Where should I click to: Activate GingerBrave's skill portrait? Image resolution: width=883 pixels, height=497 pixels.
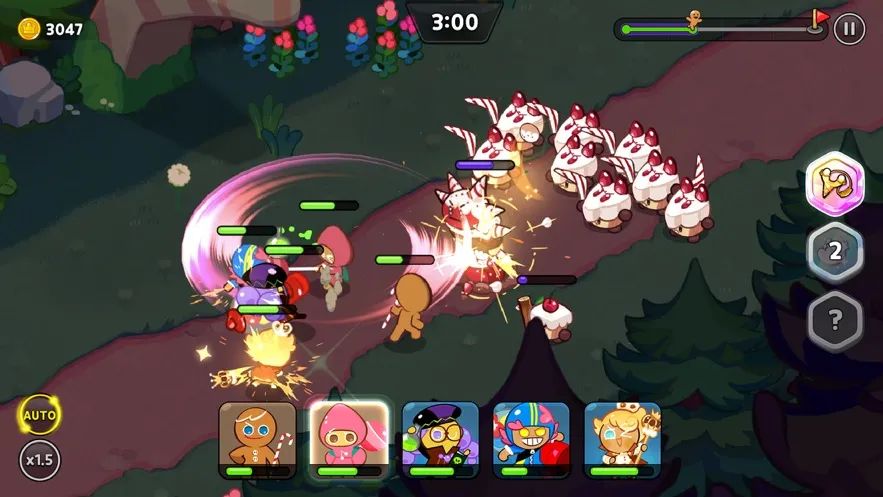tap(257, 439)
